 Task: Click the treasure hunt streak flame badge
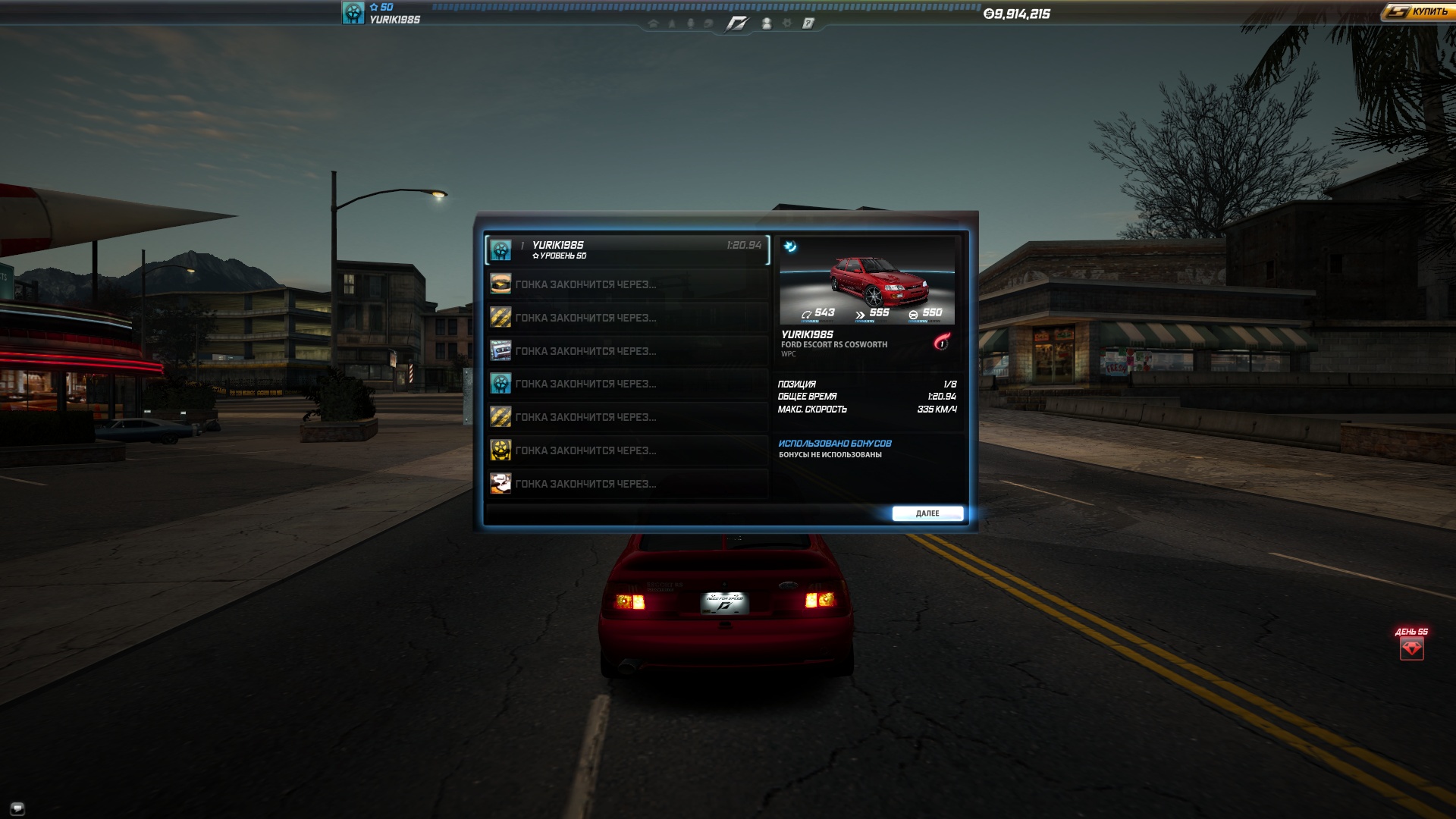tap(942, 342)
